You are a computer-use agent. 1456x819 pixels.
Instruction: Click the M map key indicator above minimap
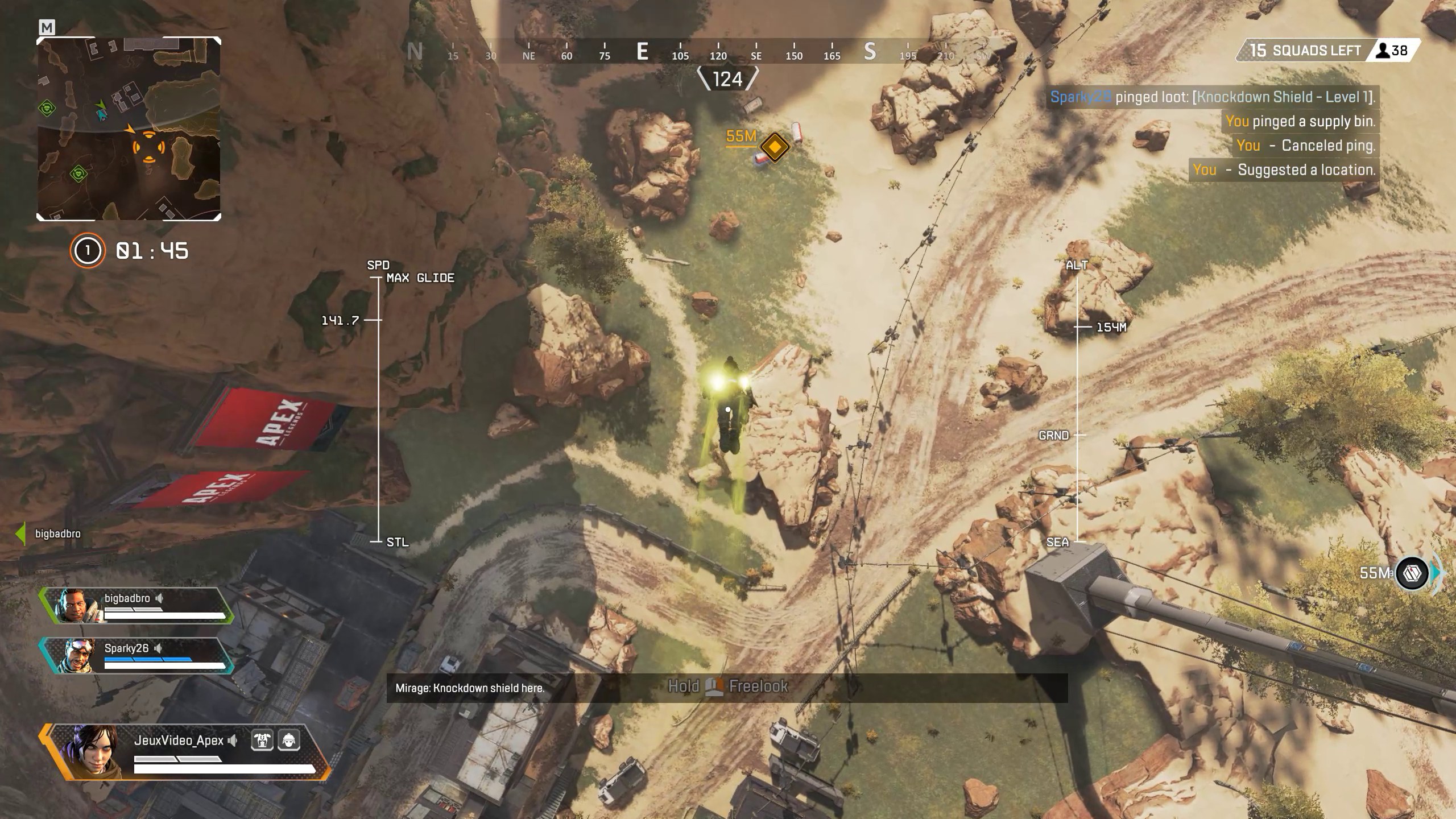click(x=47, y=28)
